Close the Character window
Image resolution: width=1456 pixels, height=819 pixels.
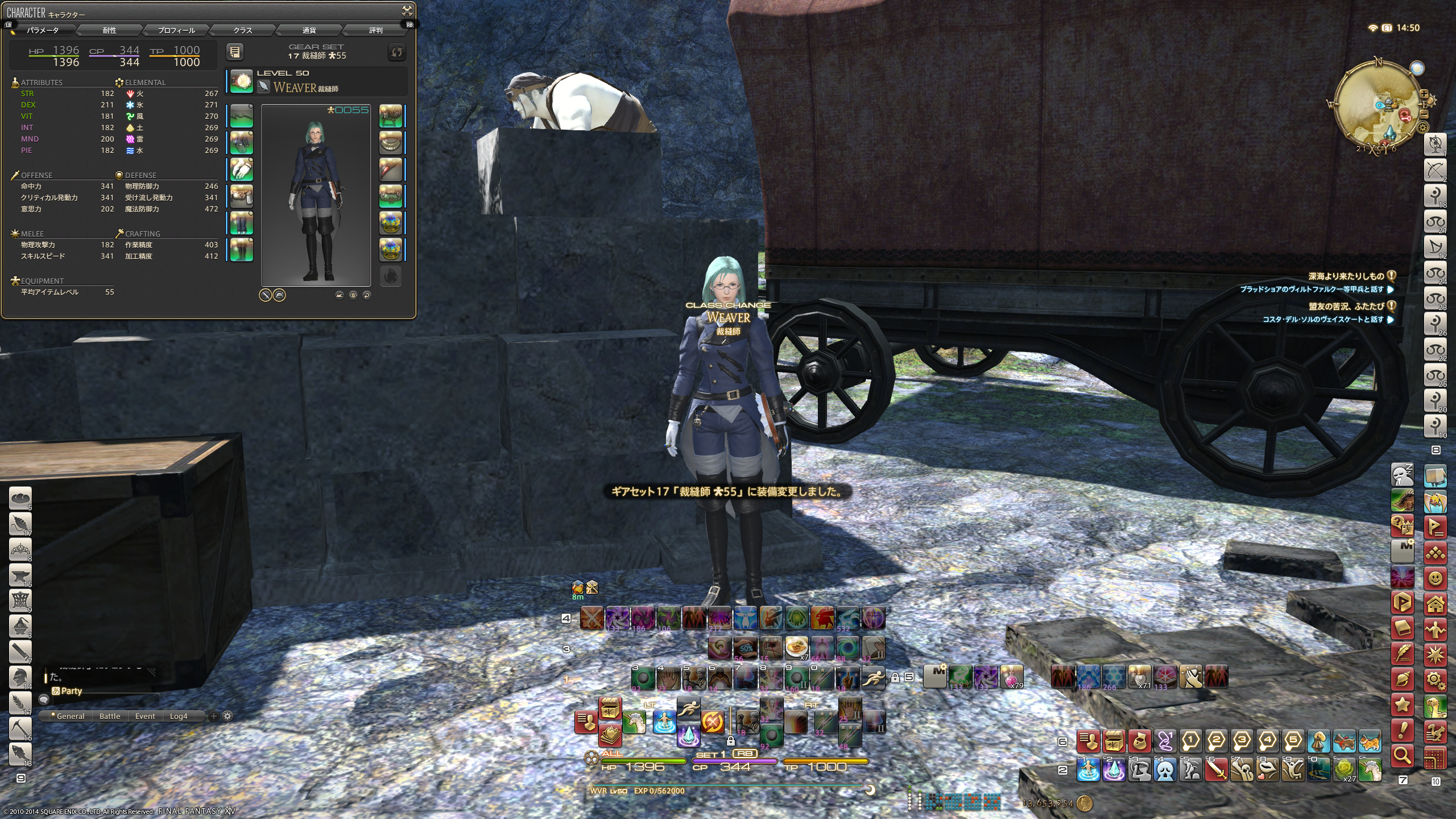coord(407,10)
